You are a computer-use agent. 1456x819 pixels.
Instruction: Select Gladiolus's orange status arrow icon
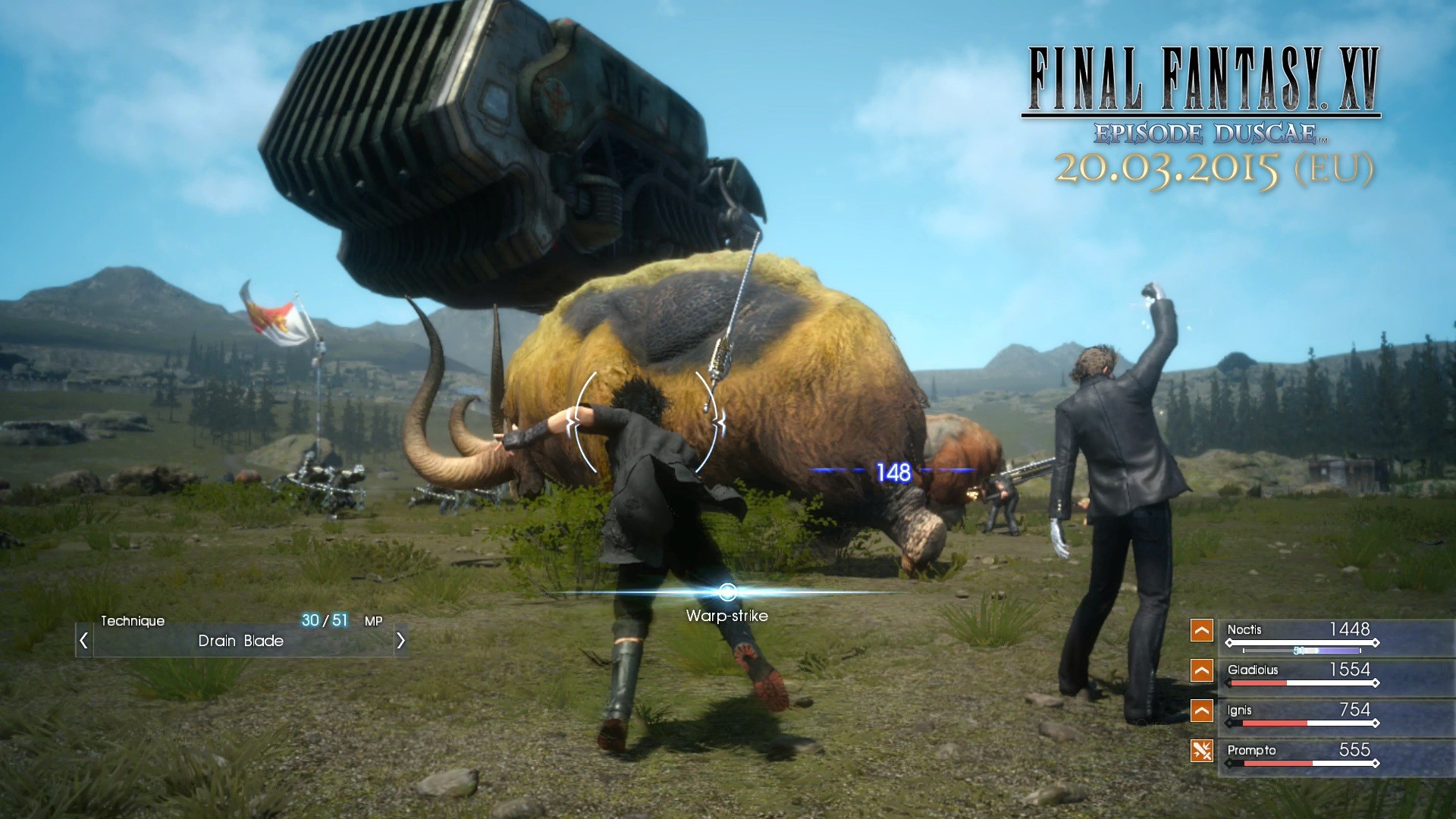pos(1202,670)
